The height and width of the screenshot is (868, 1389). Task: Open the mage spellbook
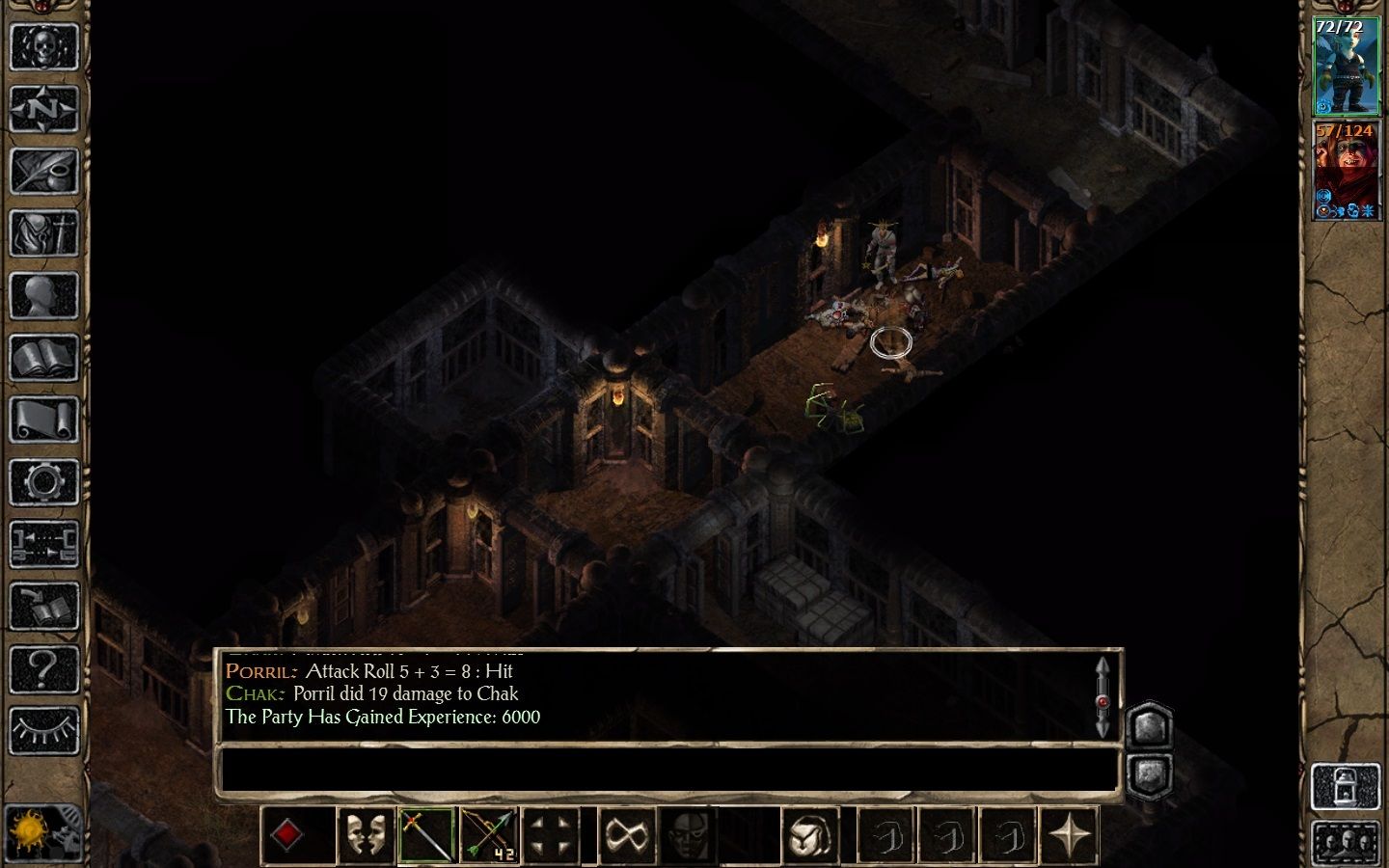(43, 359)
